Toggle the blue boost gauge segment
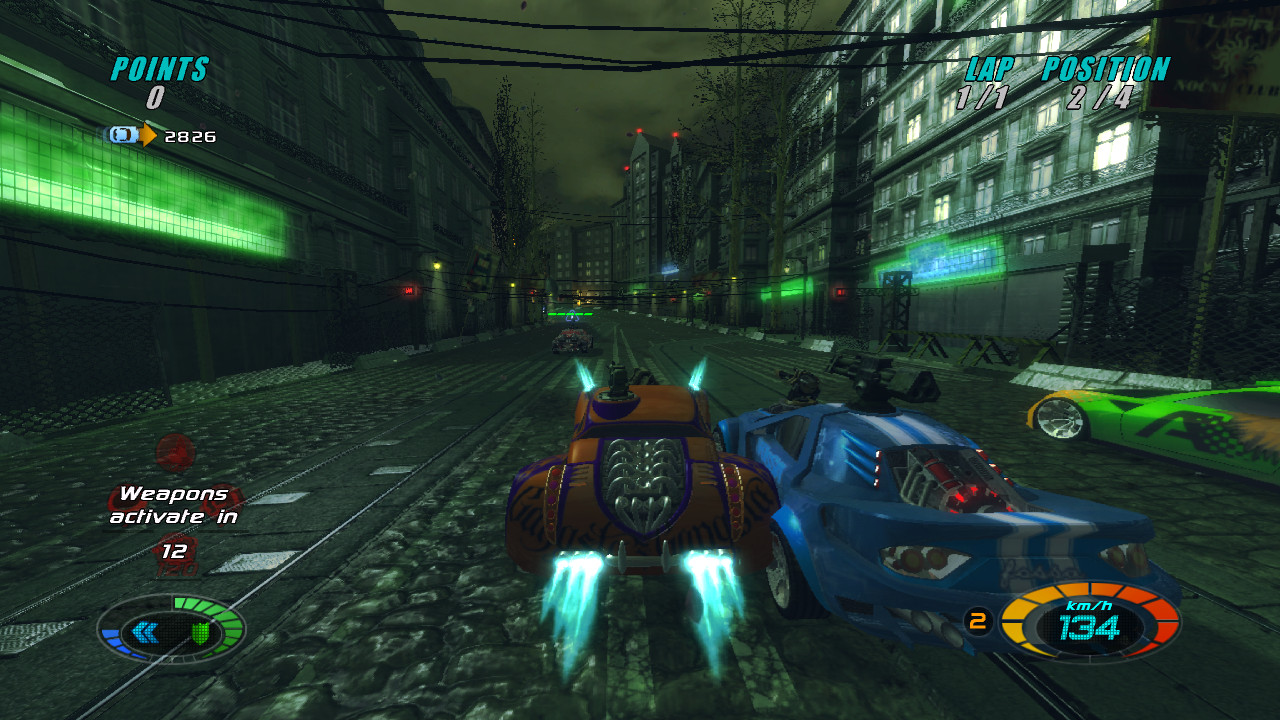 (x=117, y=640)
